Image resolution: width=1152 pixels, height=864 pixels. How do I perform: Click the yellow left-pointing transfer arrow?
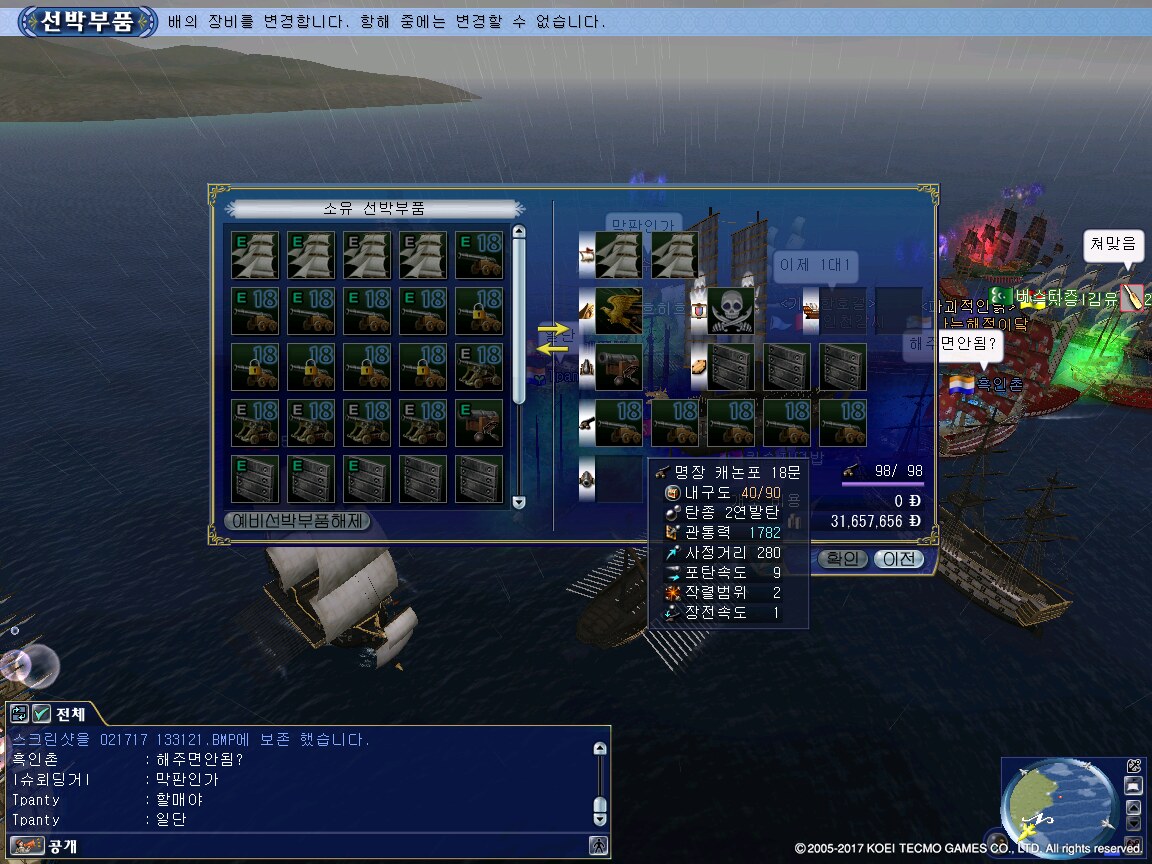(x=551, y=347)
